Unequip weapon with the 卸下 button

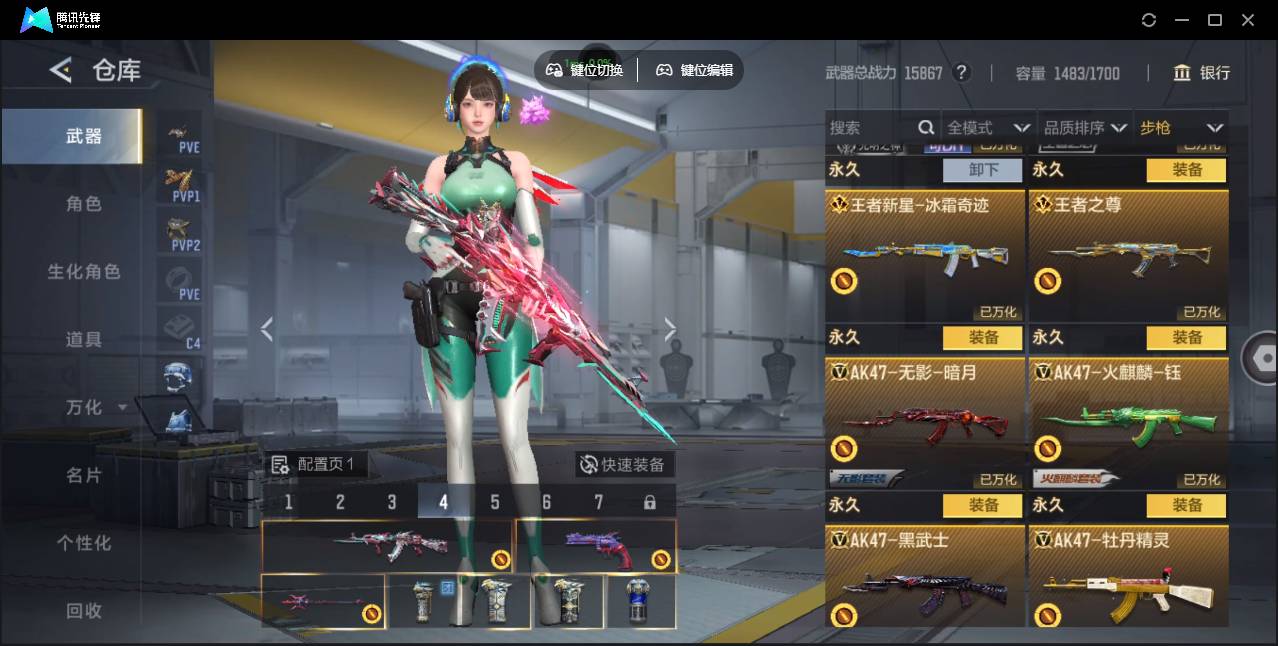pos(984,170)
